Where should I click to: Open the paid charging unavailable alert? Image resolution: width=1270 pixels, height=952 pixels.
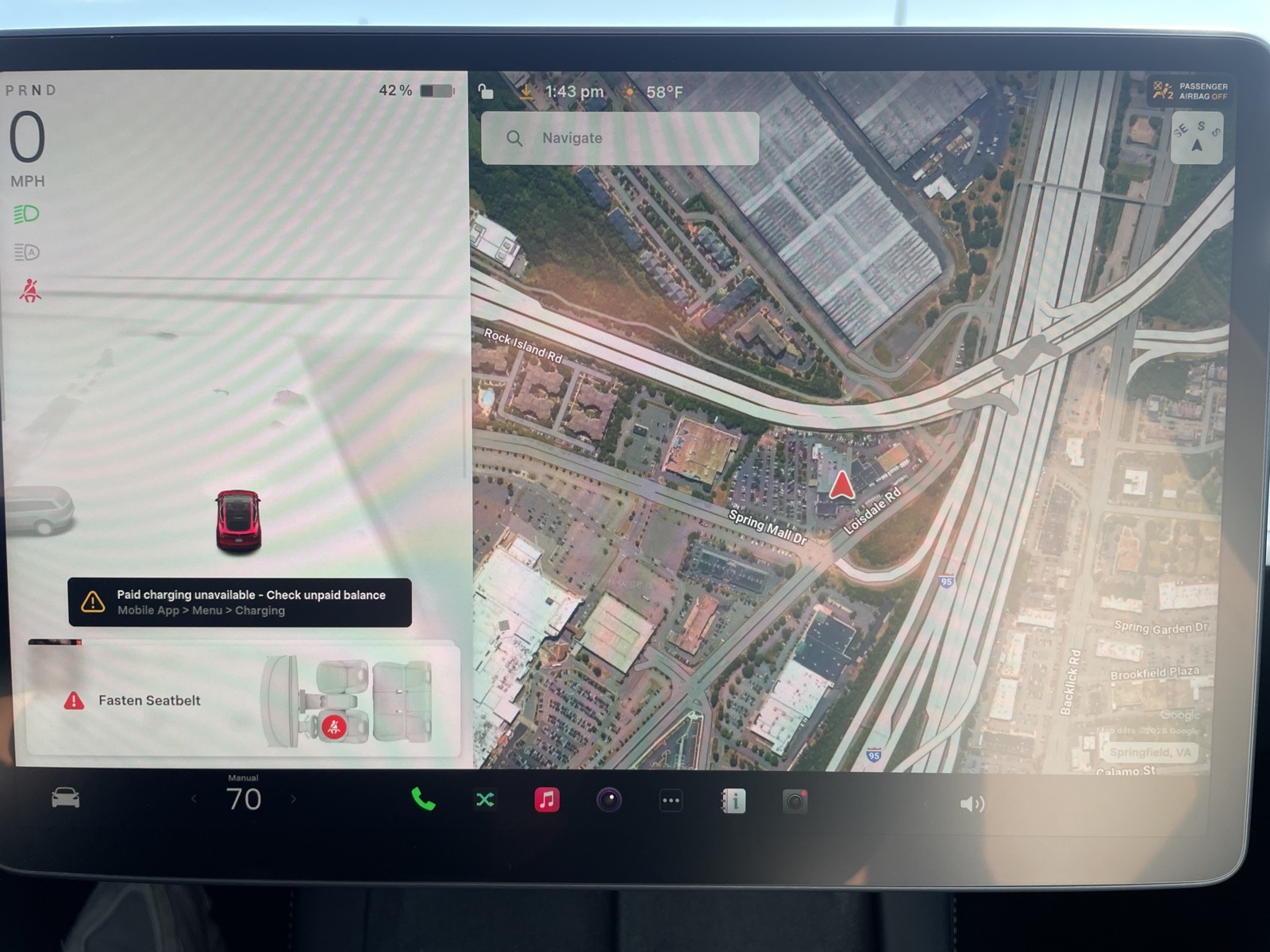pos(240,602)
